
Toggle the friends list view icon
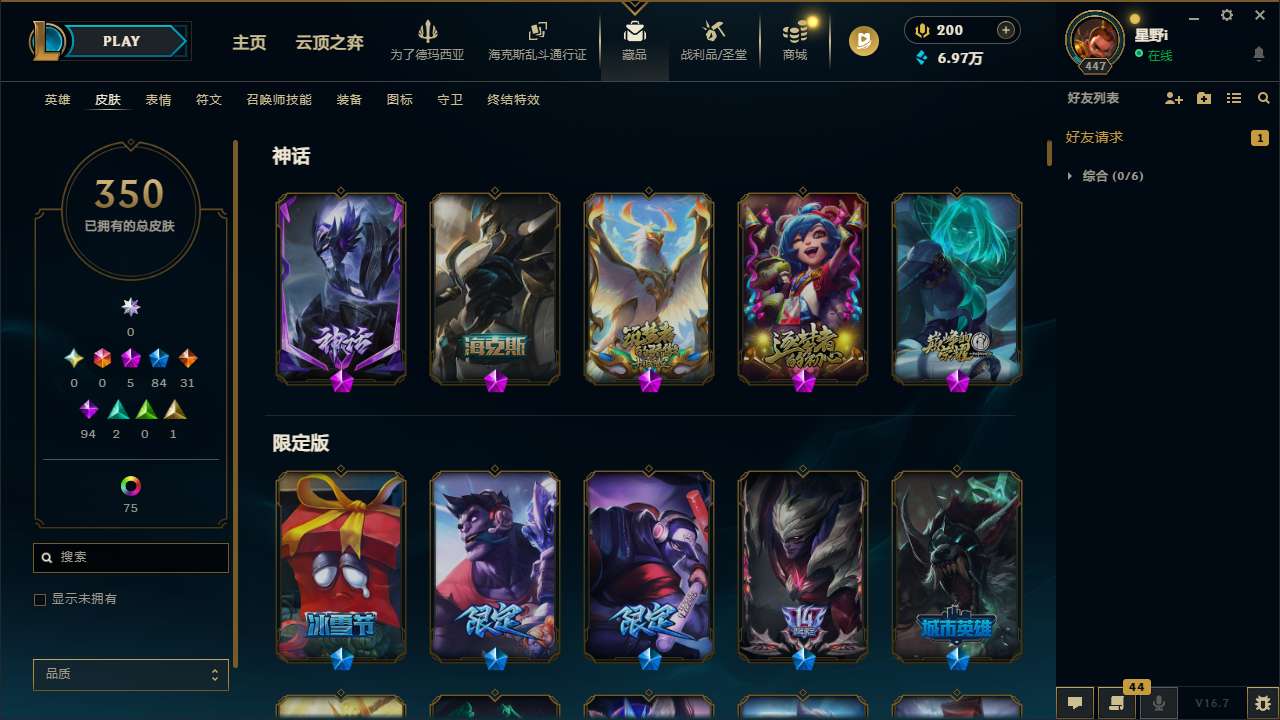pos(1234,98)
